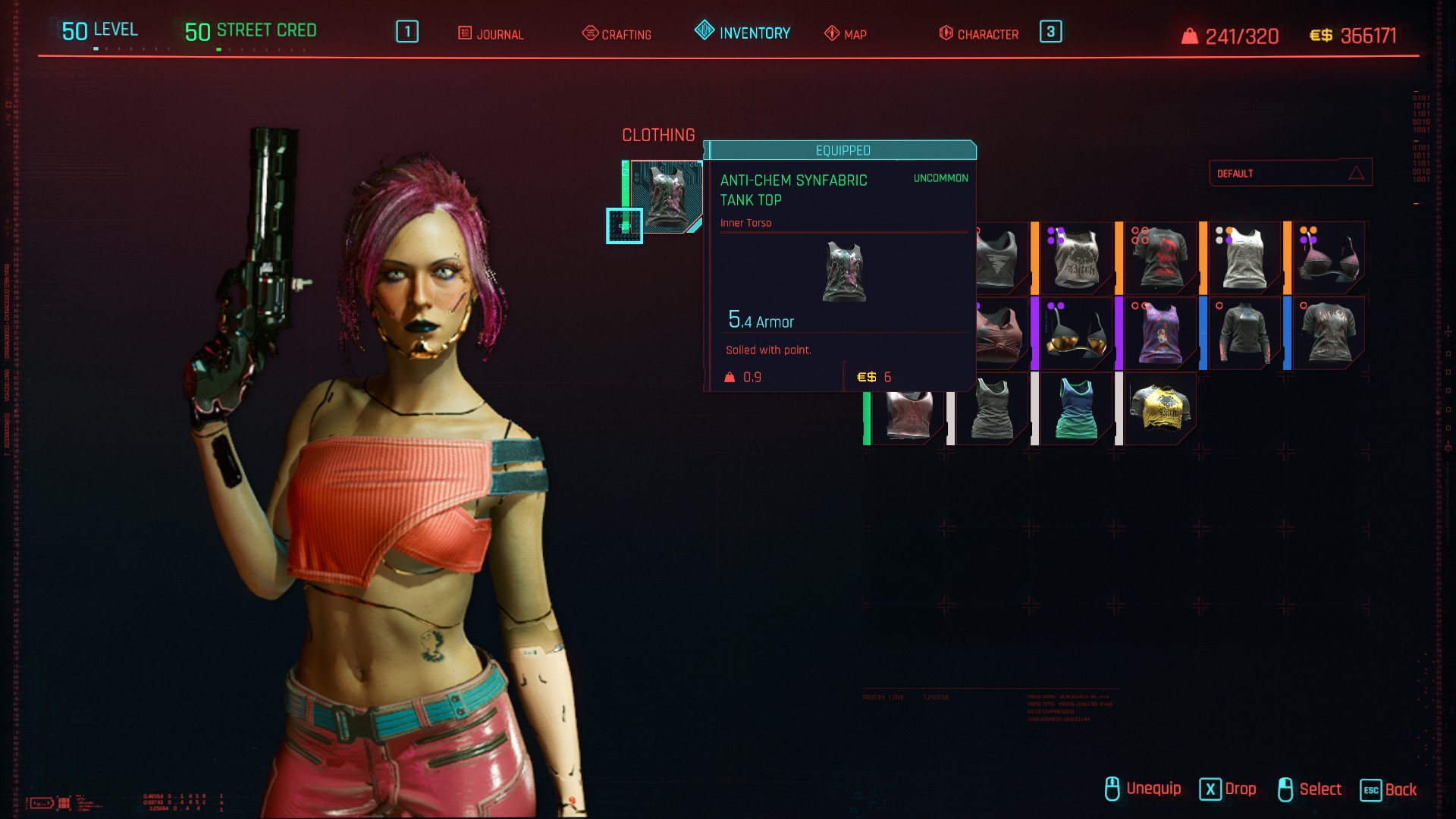This screenshot has width=1456, height=819.
Task: Select the yellow cropped t-shirt
Action: tap(1159, 408)
